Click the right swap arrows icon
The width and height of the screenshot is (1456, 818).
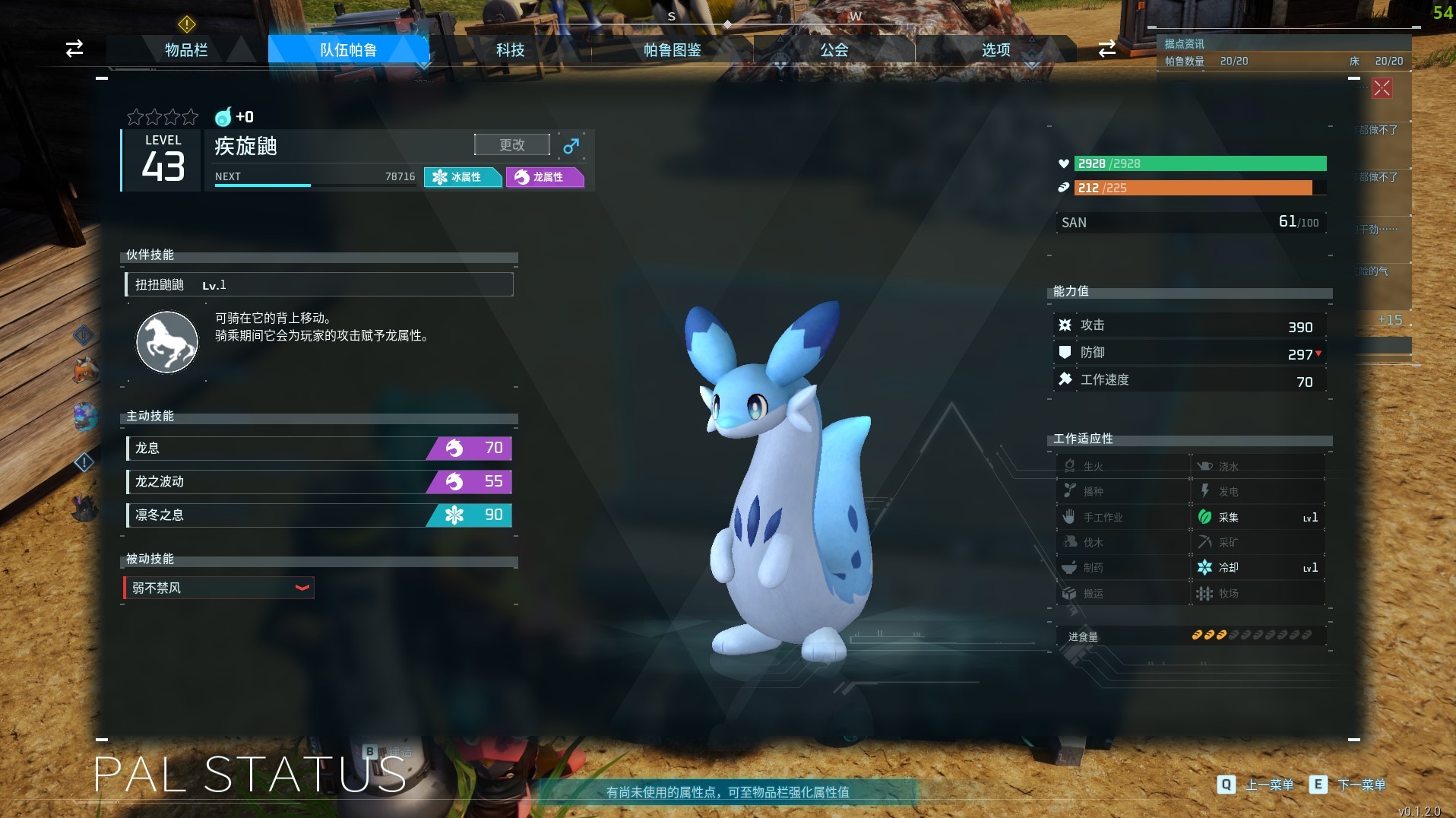tap(1106, 49)
